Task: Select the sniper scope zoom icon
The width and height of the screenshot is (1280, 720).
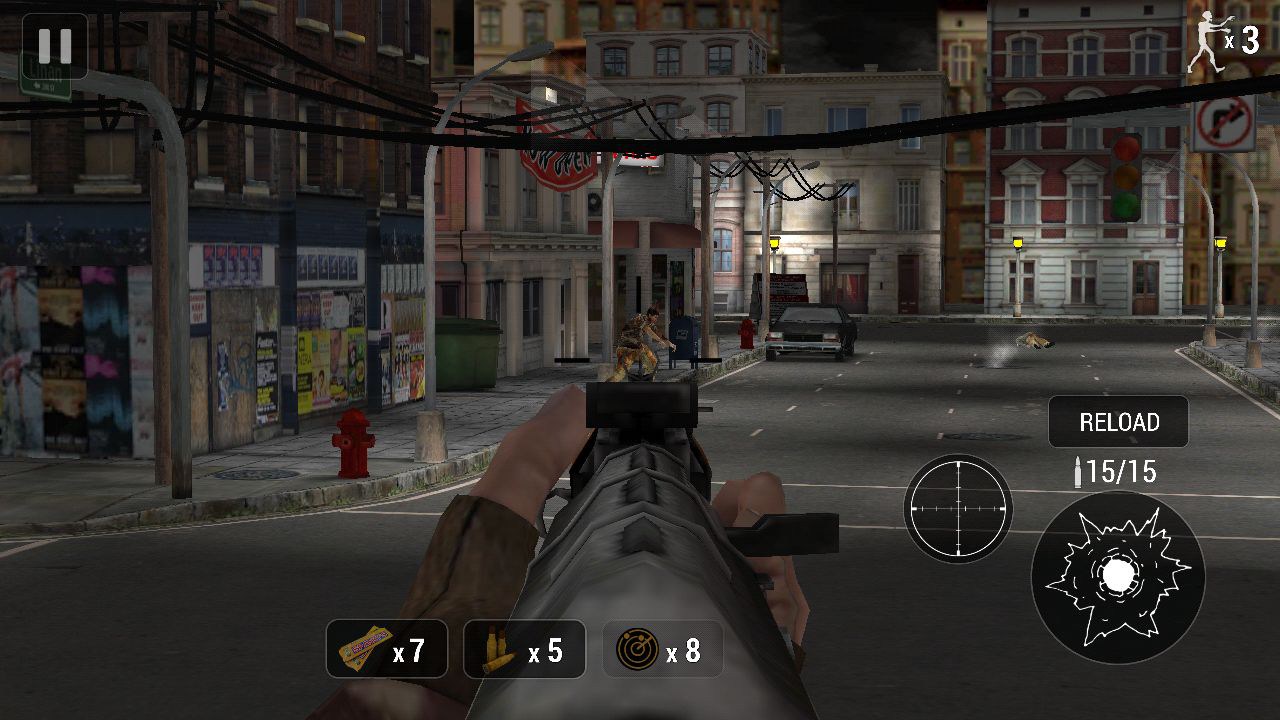Action: 960,508
